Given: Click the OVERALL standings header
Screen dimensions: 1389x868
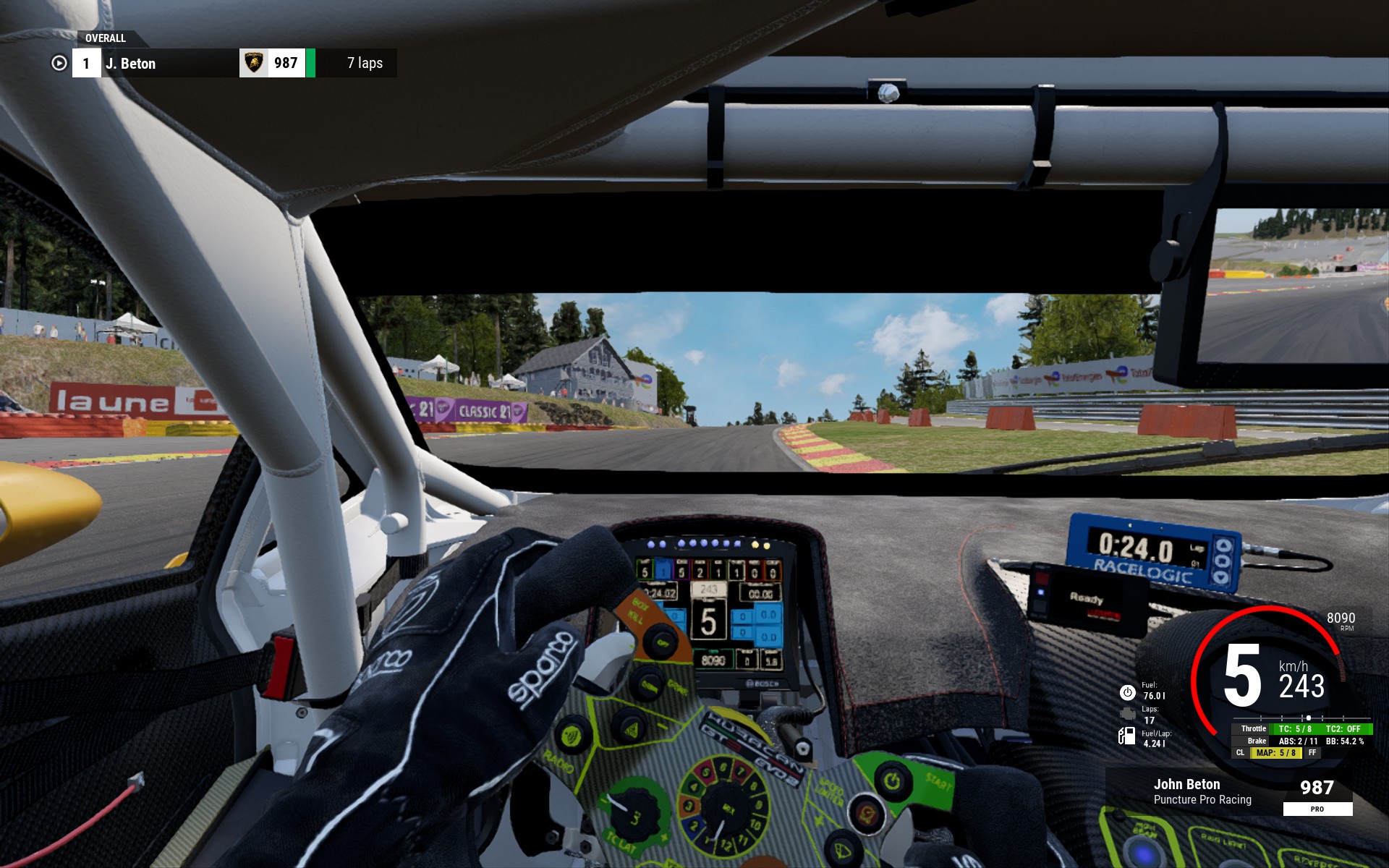Looking at the screenshot, I should click(106, 38).
